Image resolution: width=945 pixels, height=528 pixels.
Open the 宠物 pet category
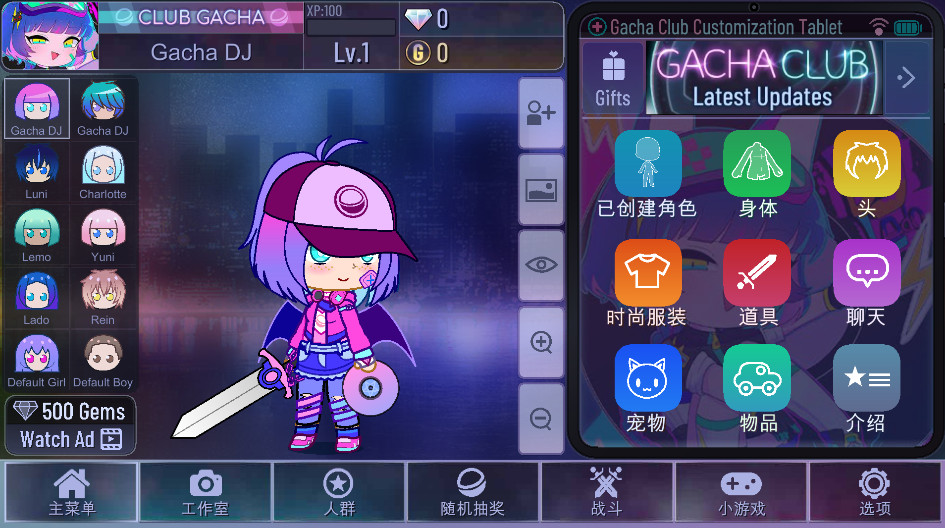point(647,389)
